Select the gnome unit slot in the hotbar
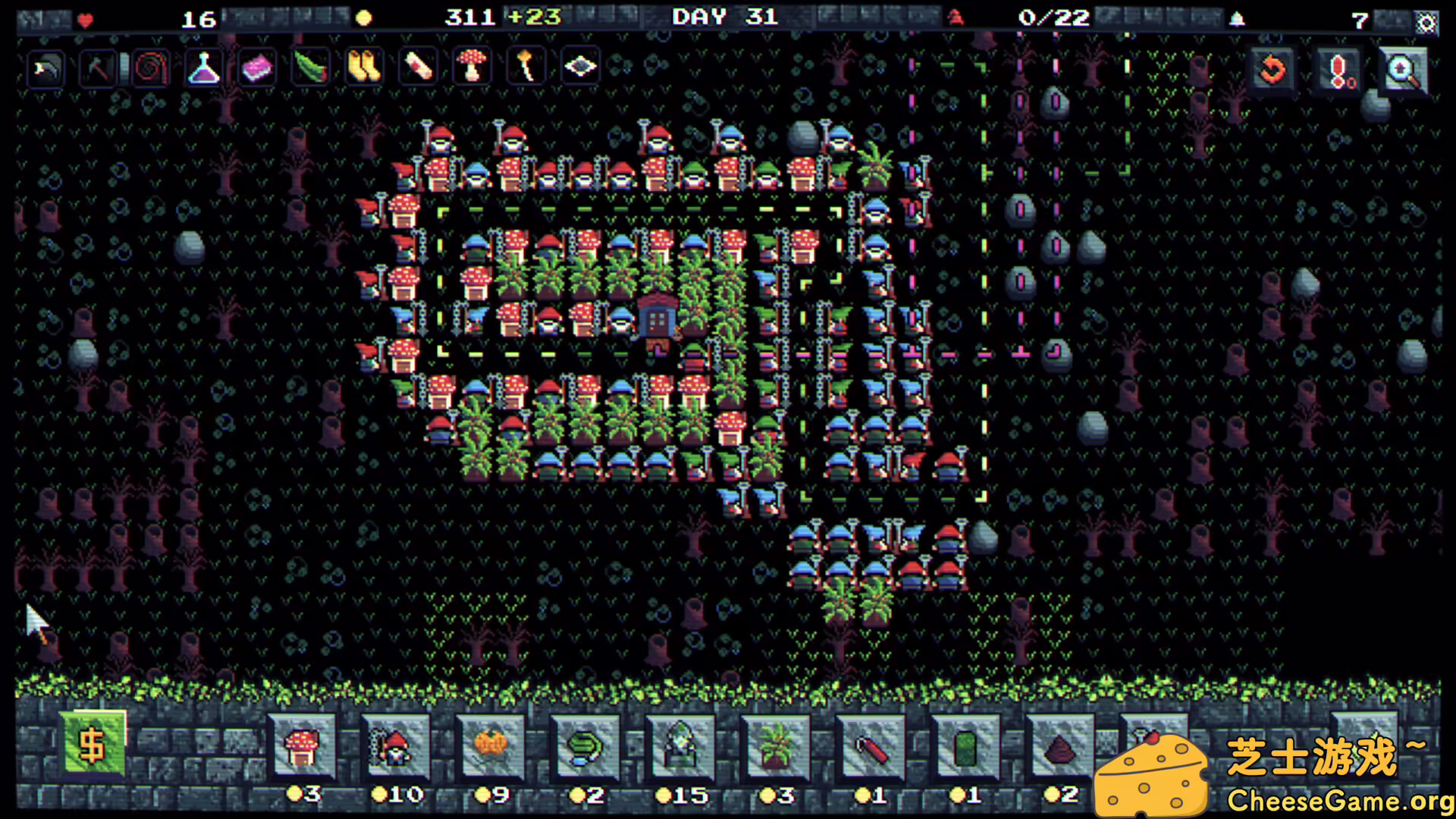Screen dimensions: 1456x819 coord(397,747)
